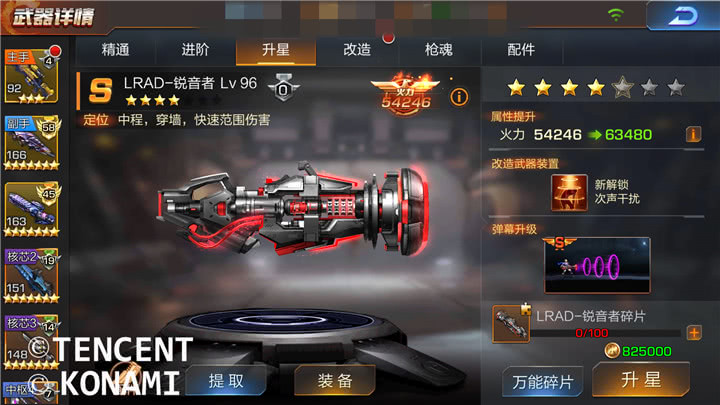
Task: Open the 枪魂 tab
Action: click(x=438, y=49)
